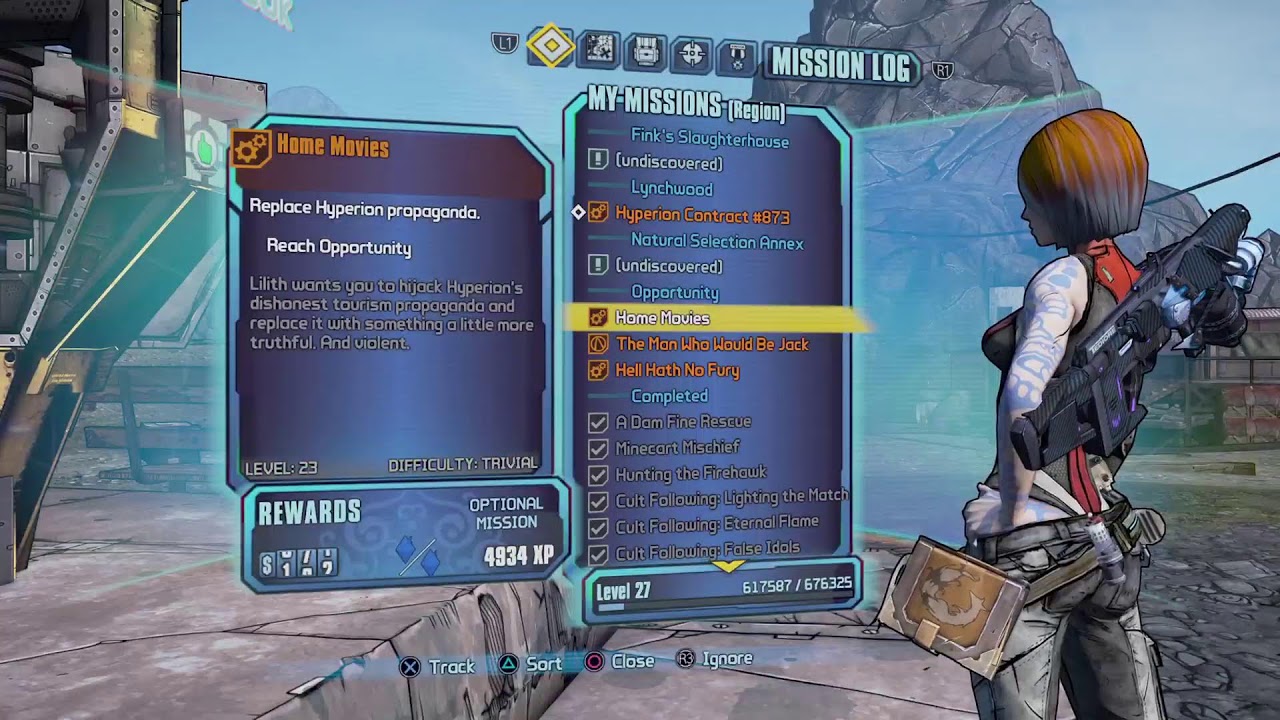Select the Home Movies mission
The height and width of the screenshot is (720, 1280).
point(662,318)
